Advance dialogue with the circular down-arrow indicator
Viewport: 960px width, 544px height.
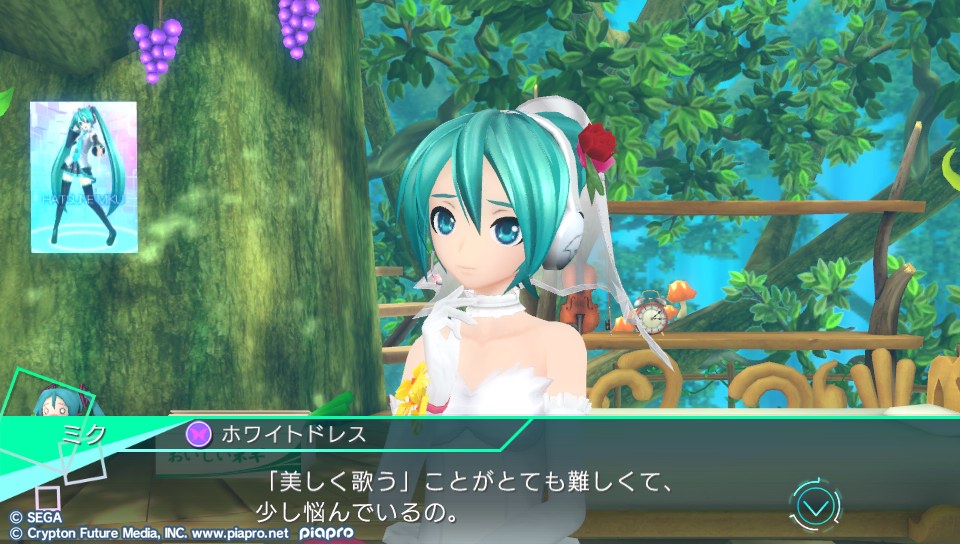click(x=816, y=506)
